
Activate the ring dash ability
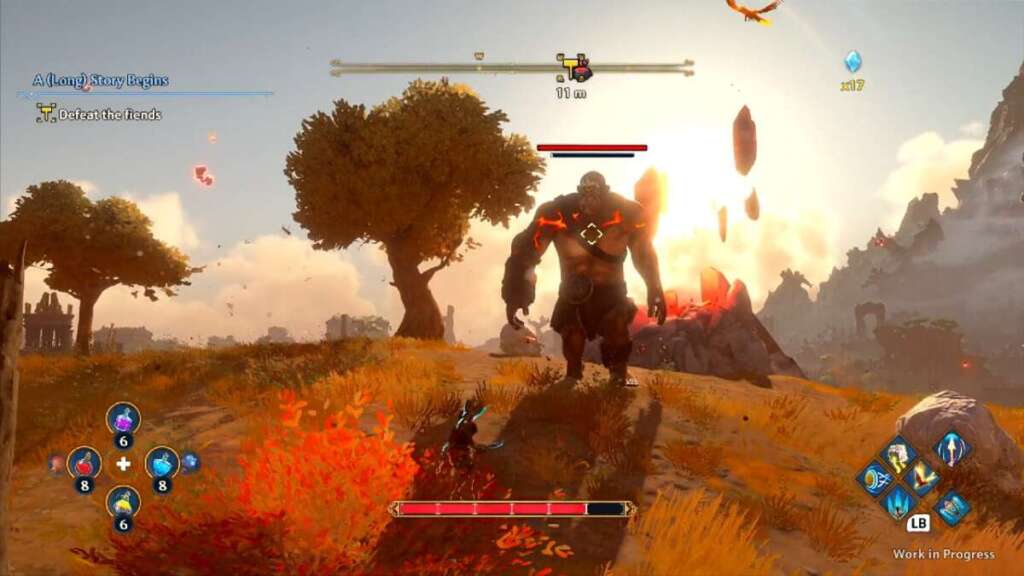(x=874, y=478)
